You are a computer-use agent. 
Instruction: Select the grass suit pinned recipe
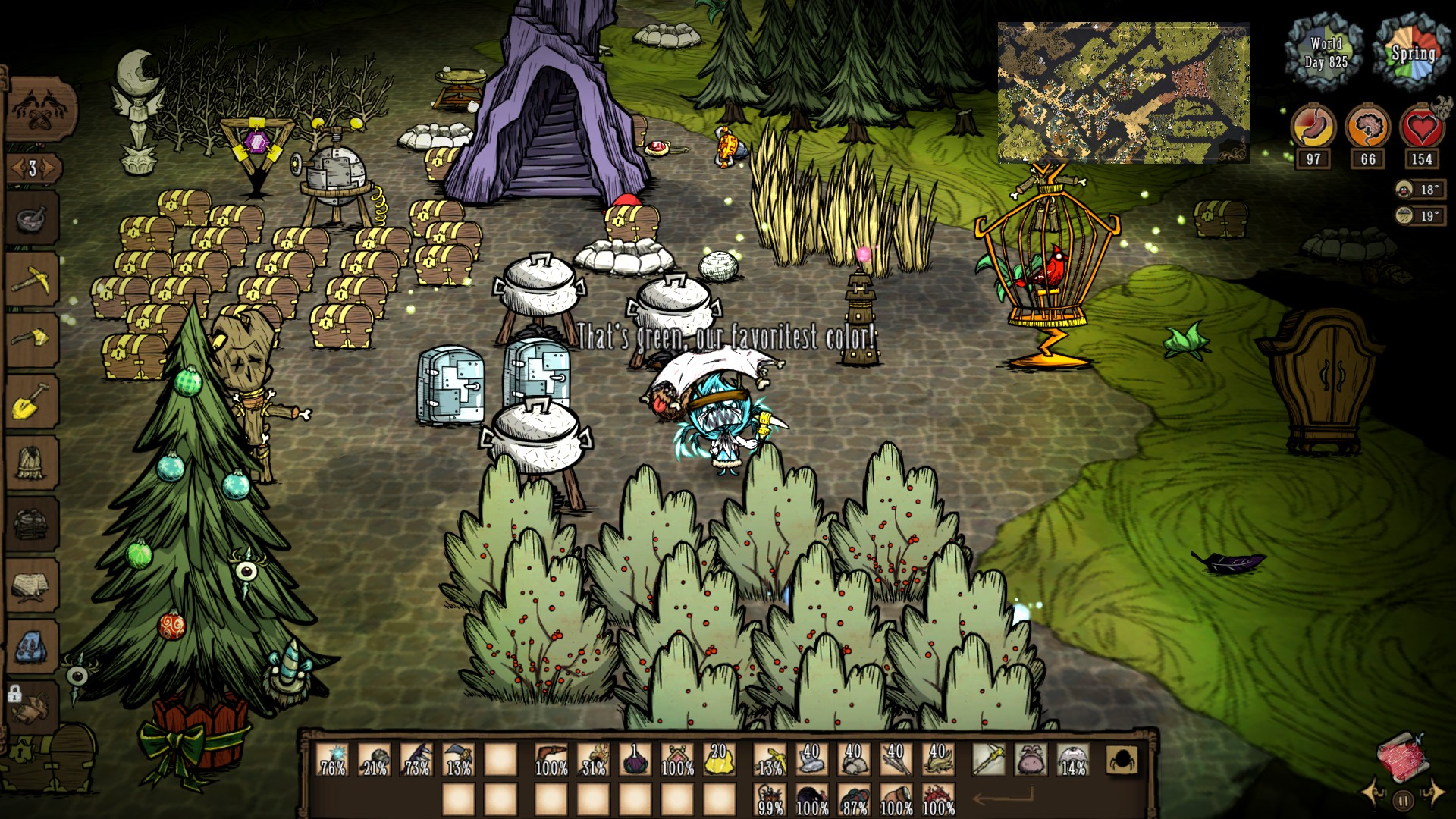32,461
